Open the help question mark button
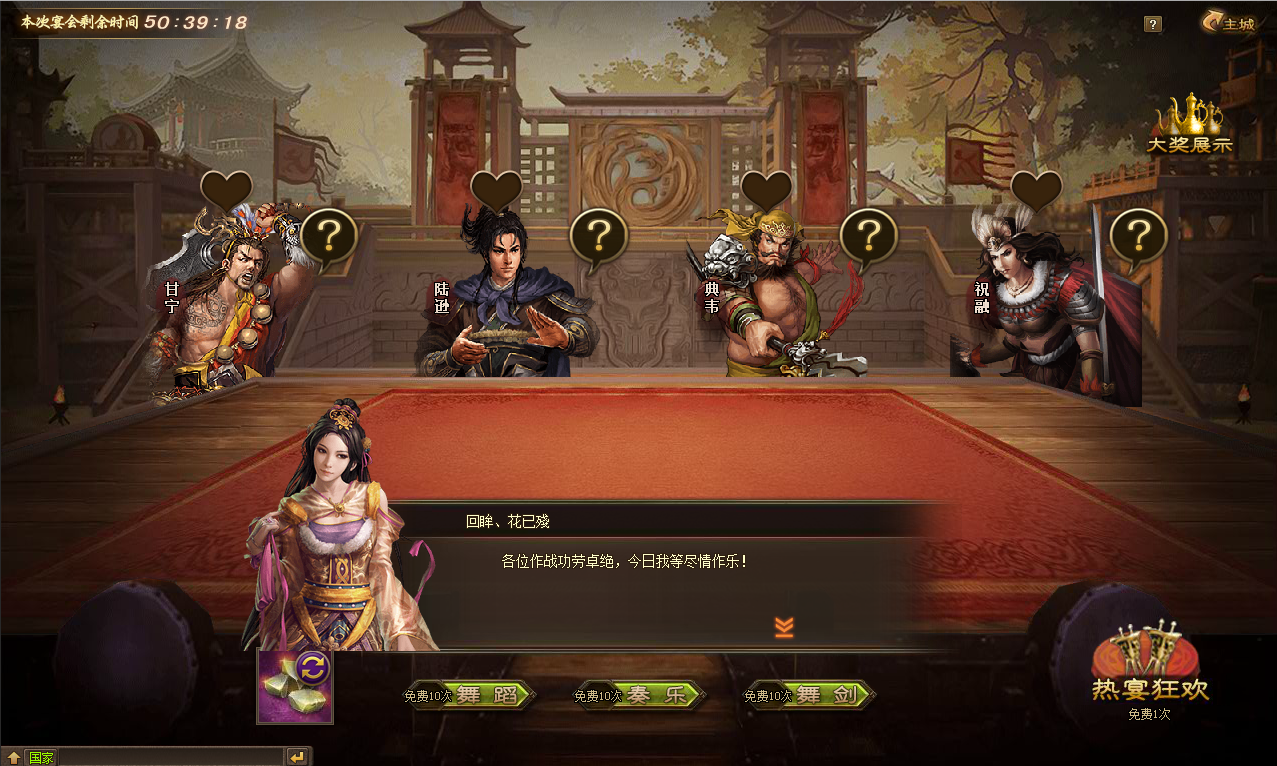The width and height of the screenshot is (1277, 766). pos(1153,24)
